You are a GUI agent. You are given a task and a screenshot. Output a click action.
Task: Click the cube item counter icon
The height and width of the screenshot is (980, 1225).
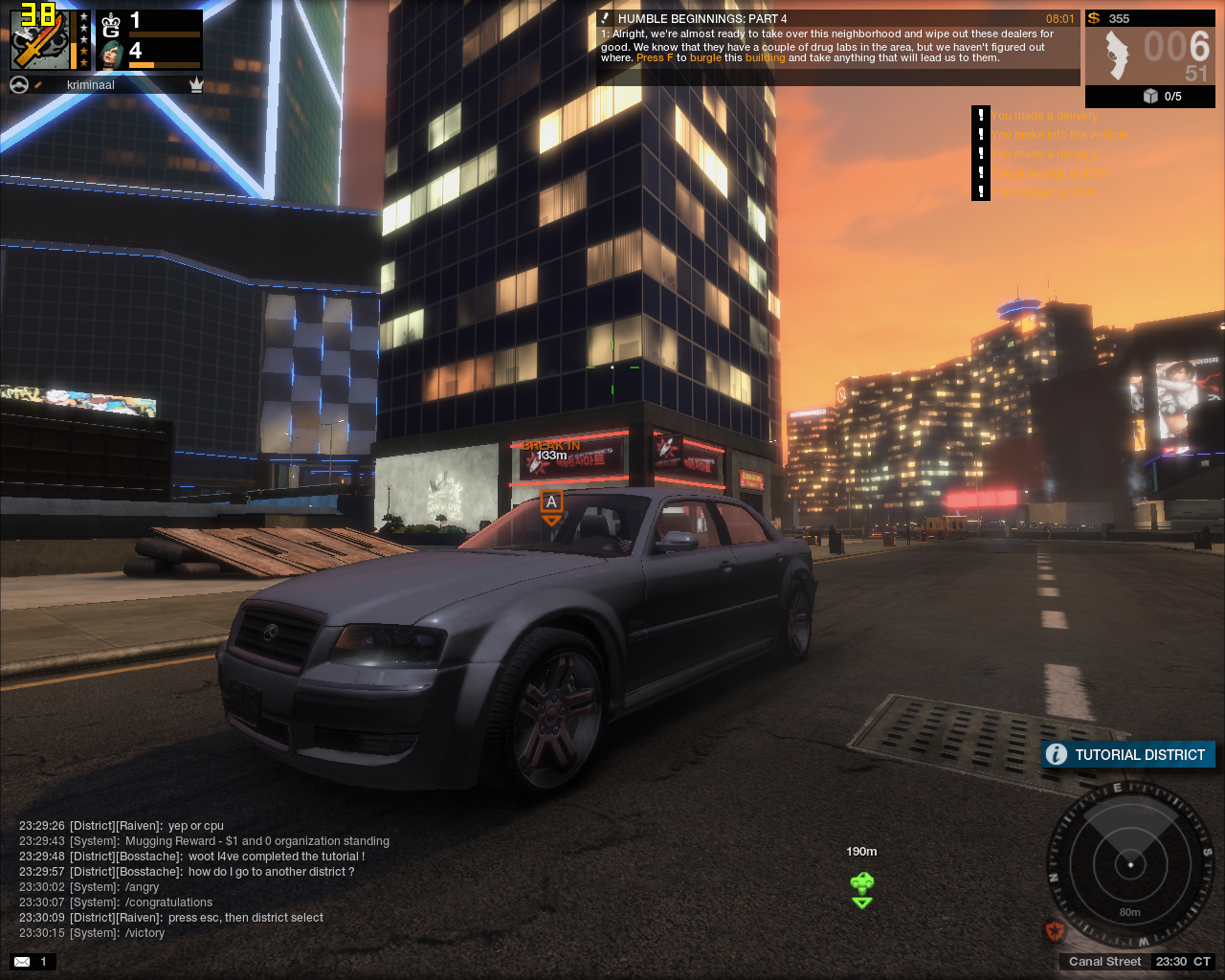pos(1150,96)
